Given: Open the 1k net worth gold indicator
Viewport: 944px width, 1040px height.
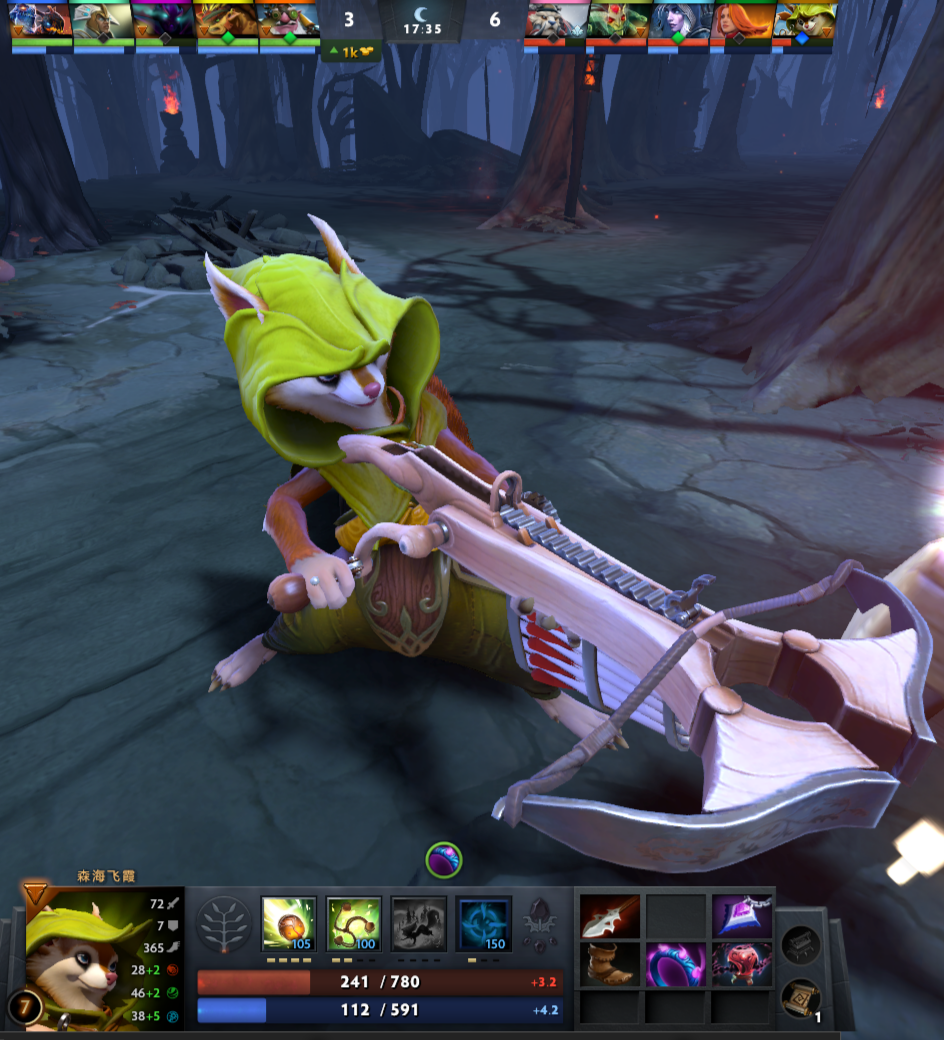Looking at the screenshot, I should (350, 52).
